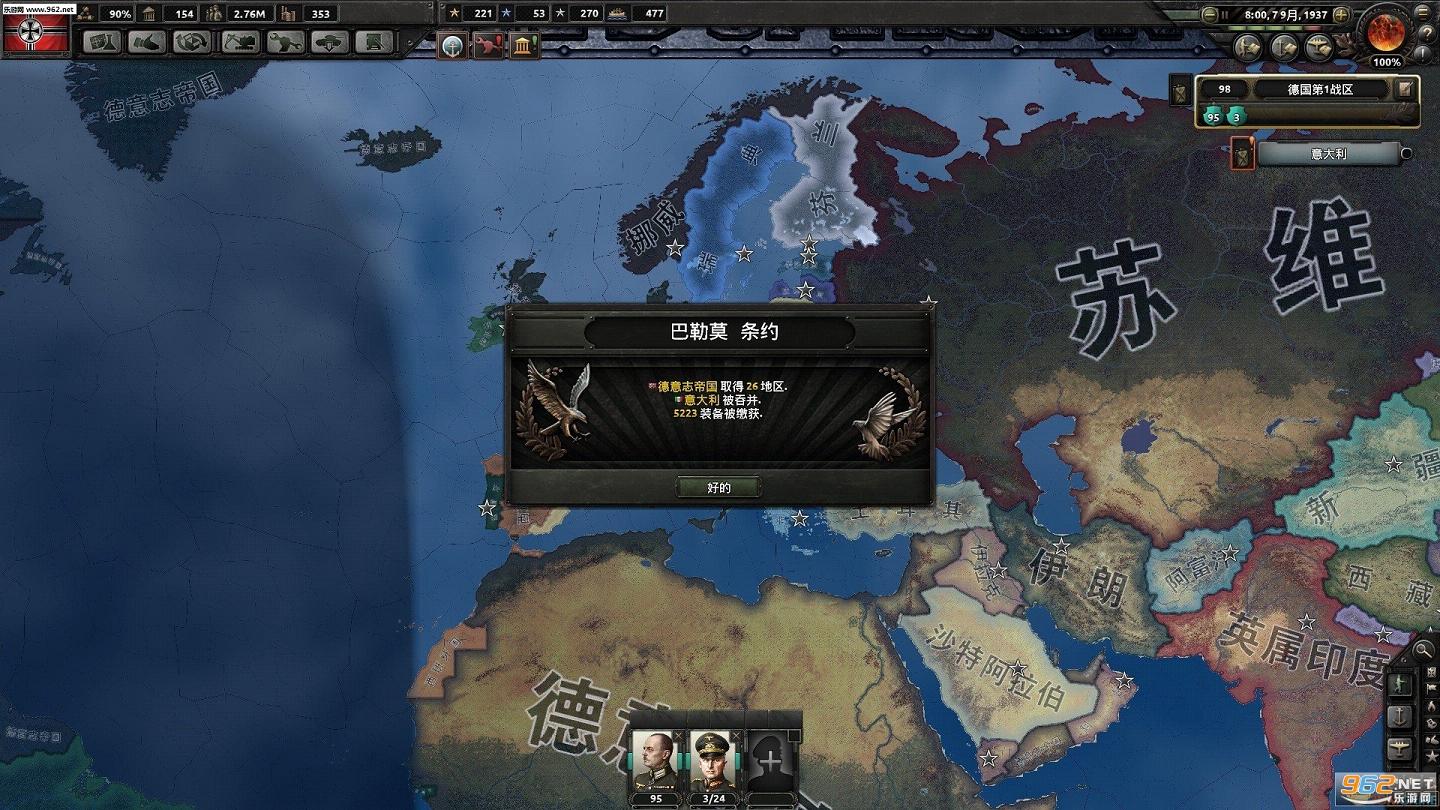This screenshot has width=1440, height=810.
Task: Click the anchor naval alert icon
Action: pyautogui.click(x=453, y=45)
